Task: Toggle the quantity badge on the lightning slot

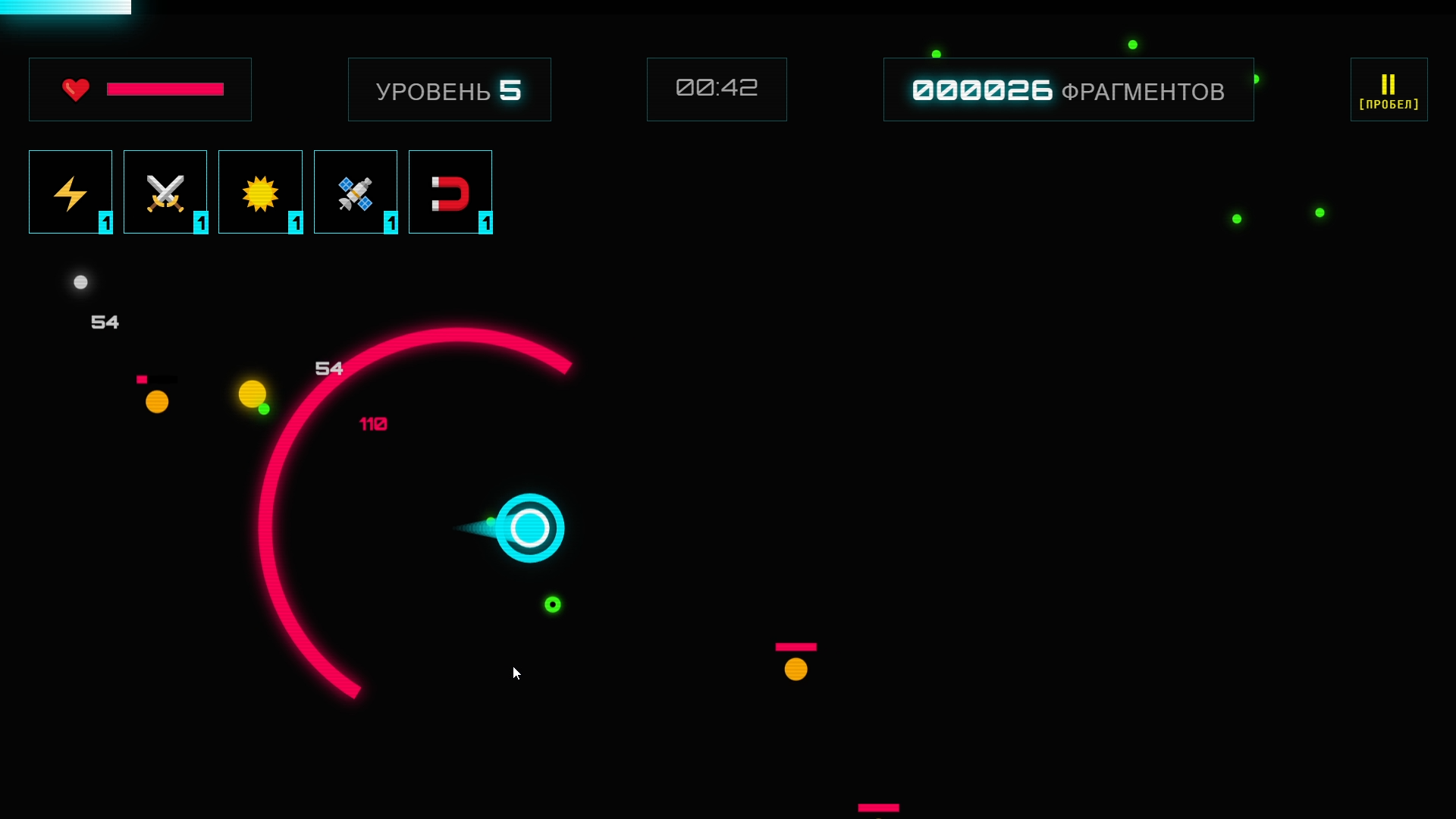Action: click(105, 224)
